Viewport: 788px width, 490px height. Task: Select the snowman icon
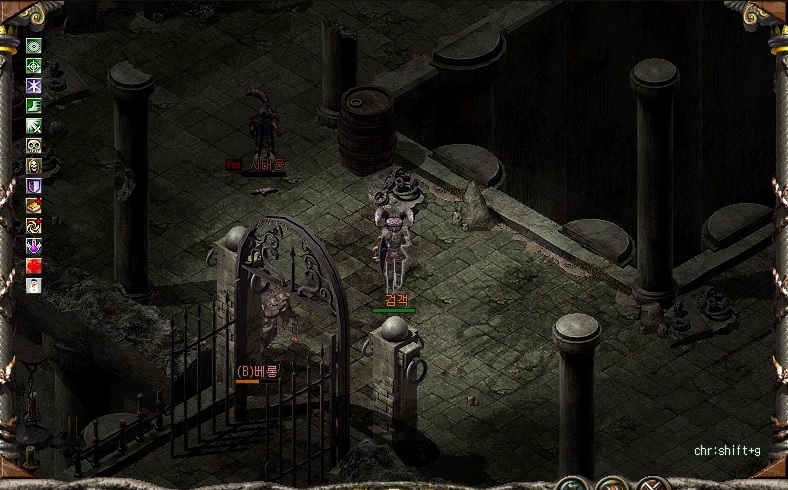coord(34,285)
